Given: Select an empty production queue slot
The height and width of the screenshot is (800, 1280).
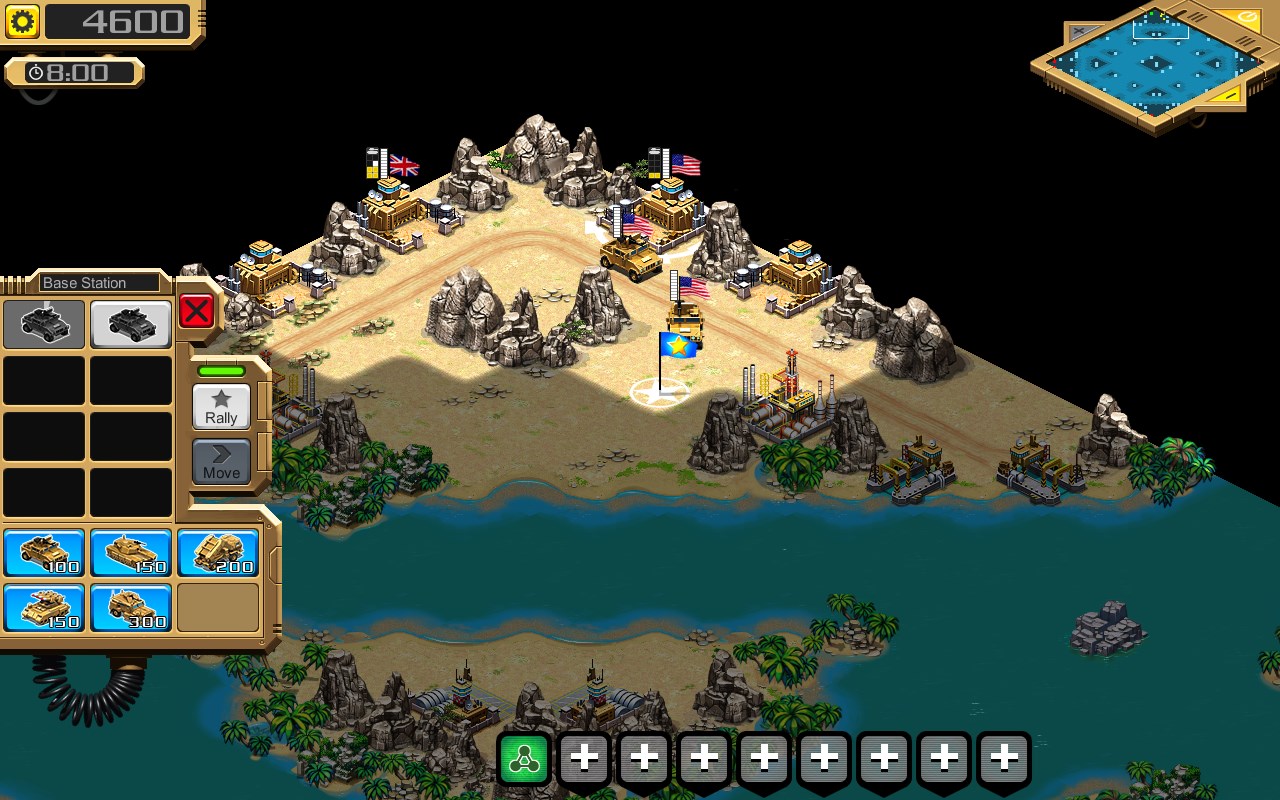Looking at the screenshot, I should tap(44, 382).
